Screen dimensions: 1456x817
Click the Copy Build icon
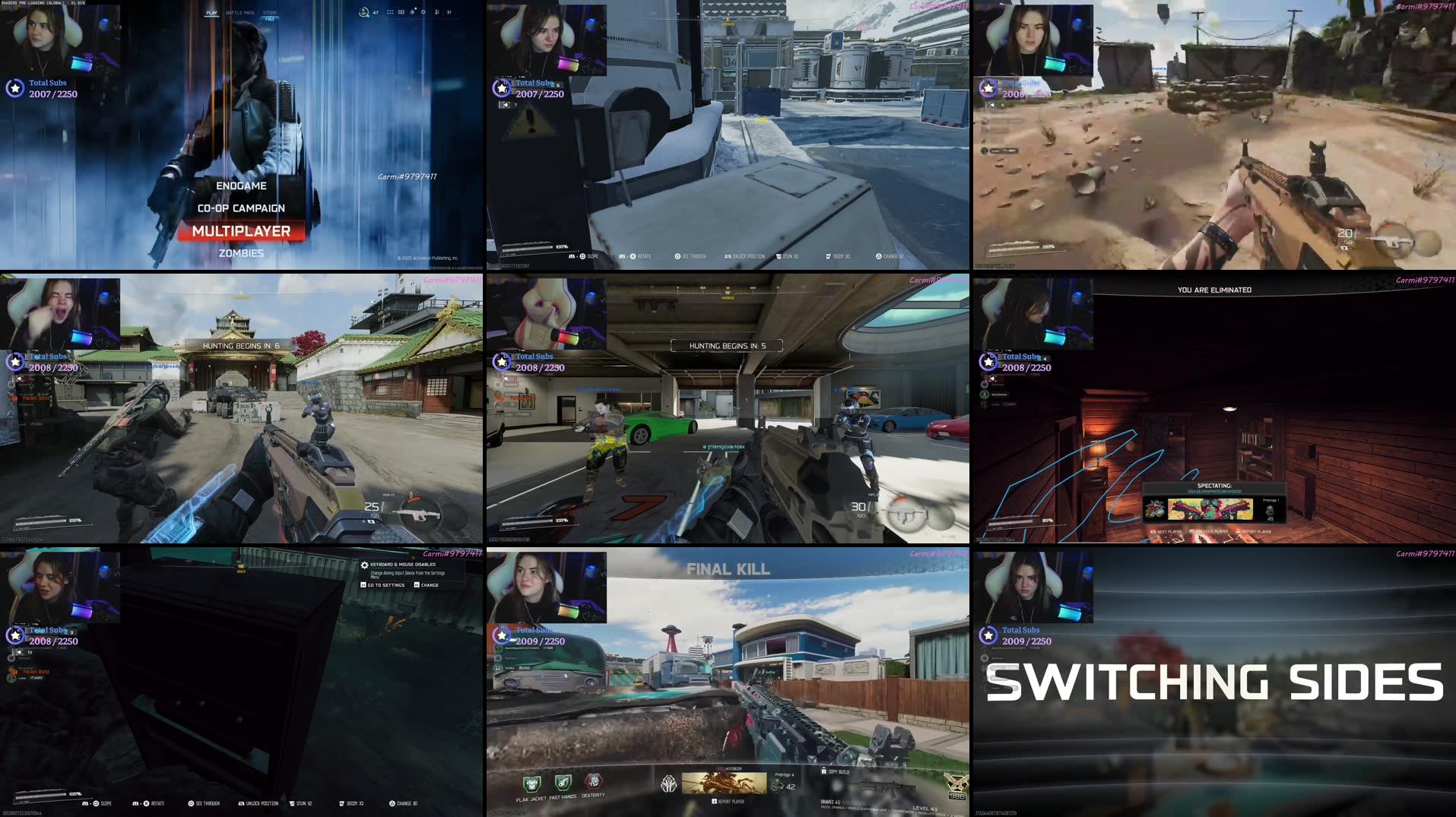(824, 771)
